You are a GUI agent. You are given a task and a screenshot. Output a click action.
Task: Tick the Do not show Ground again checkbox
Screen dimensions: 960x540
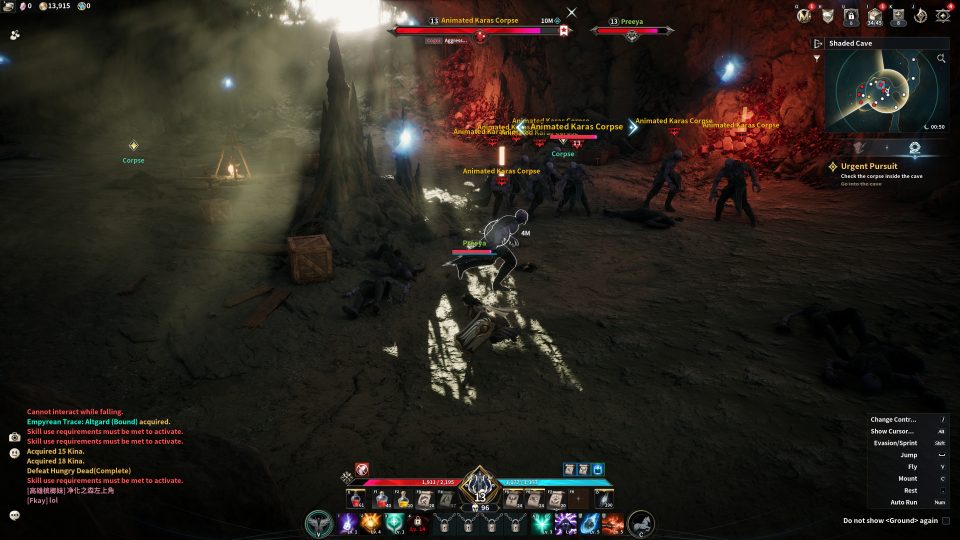(x=946, y=520)
